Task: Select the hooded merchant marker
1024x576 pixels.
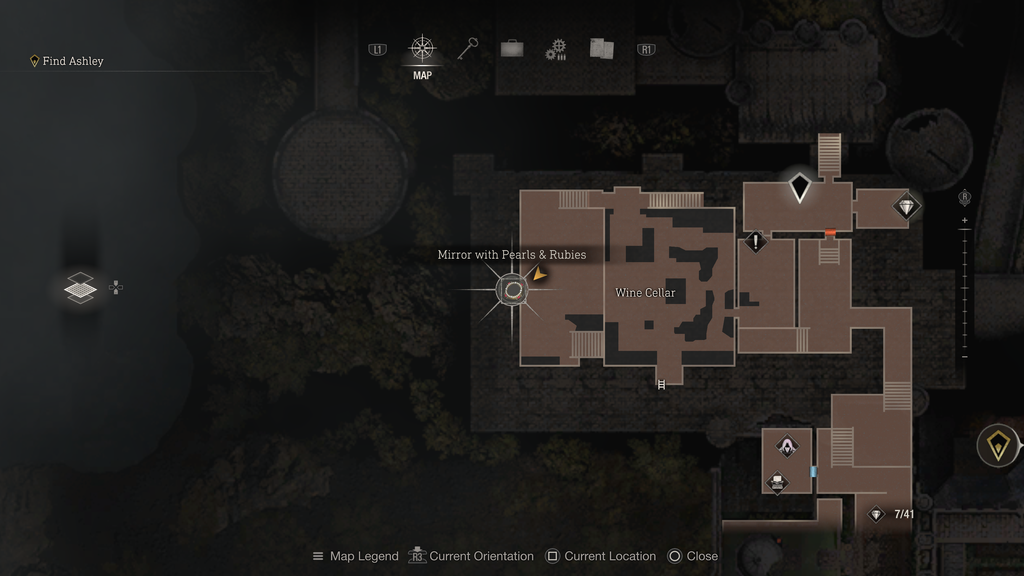Action: (x=788, y=446)
